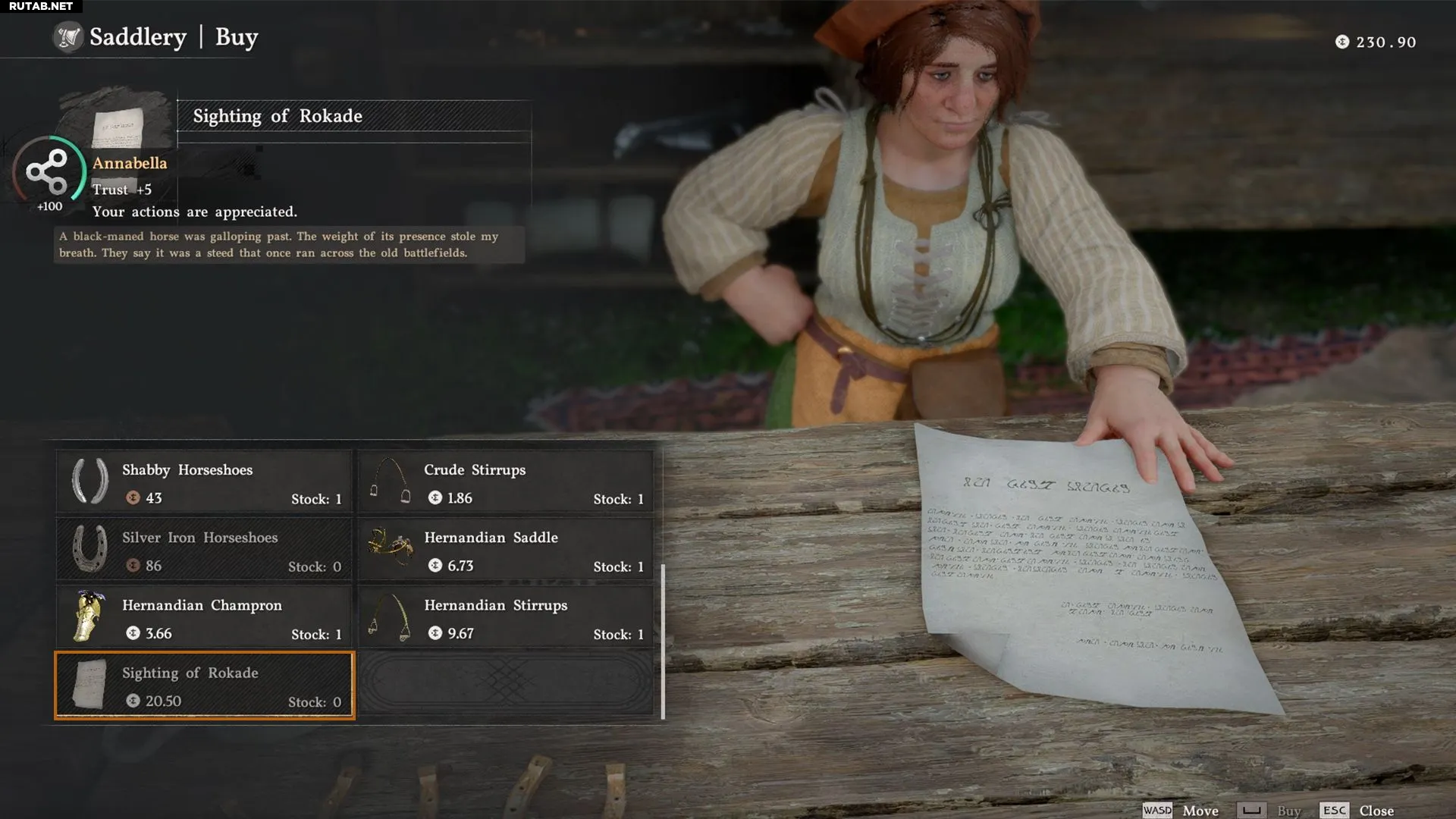Pick the Hernandian Saddle entry
The height and width of the screenshot is (819, 1456).
click(506, 550)
